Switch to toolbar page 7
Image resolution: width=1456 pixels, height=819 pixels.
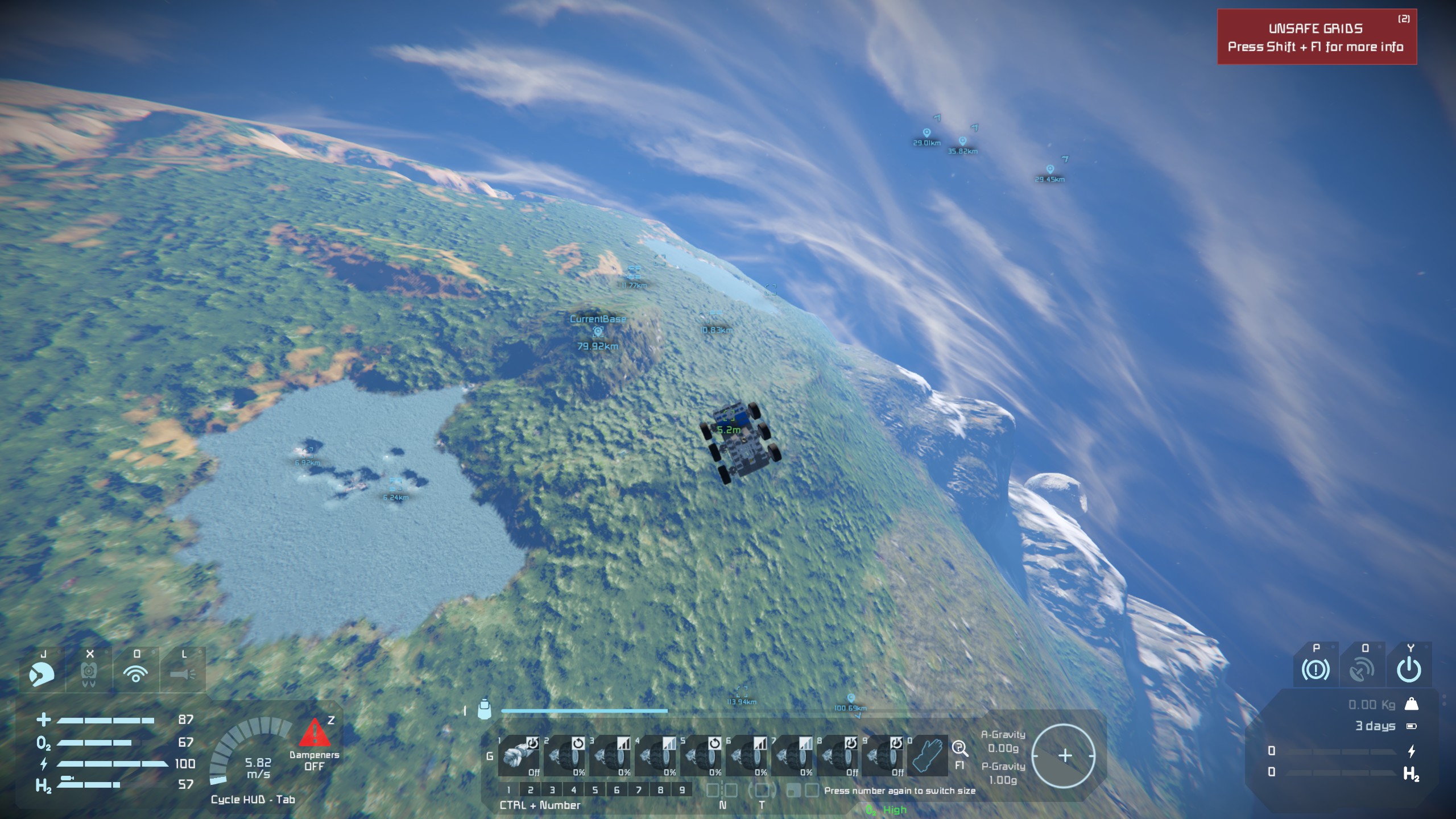click(639, 790)
